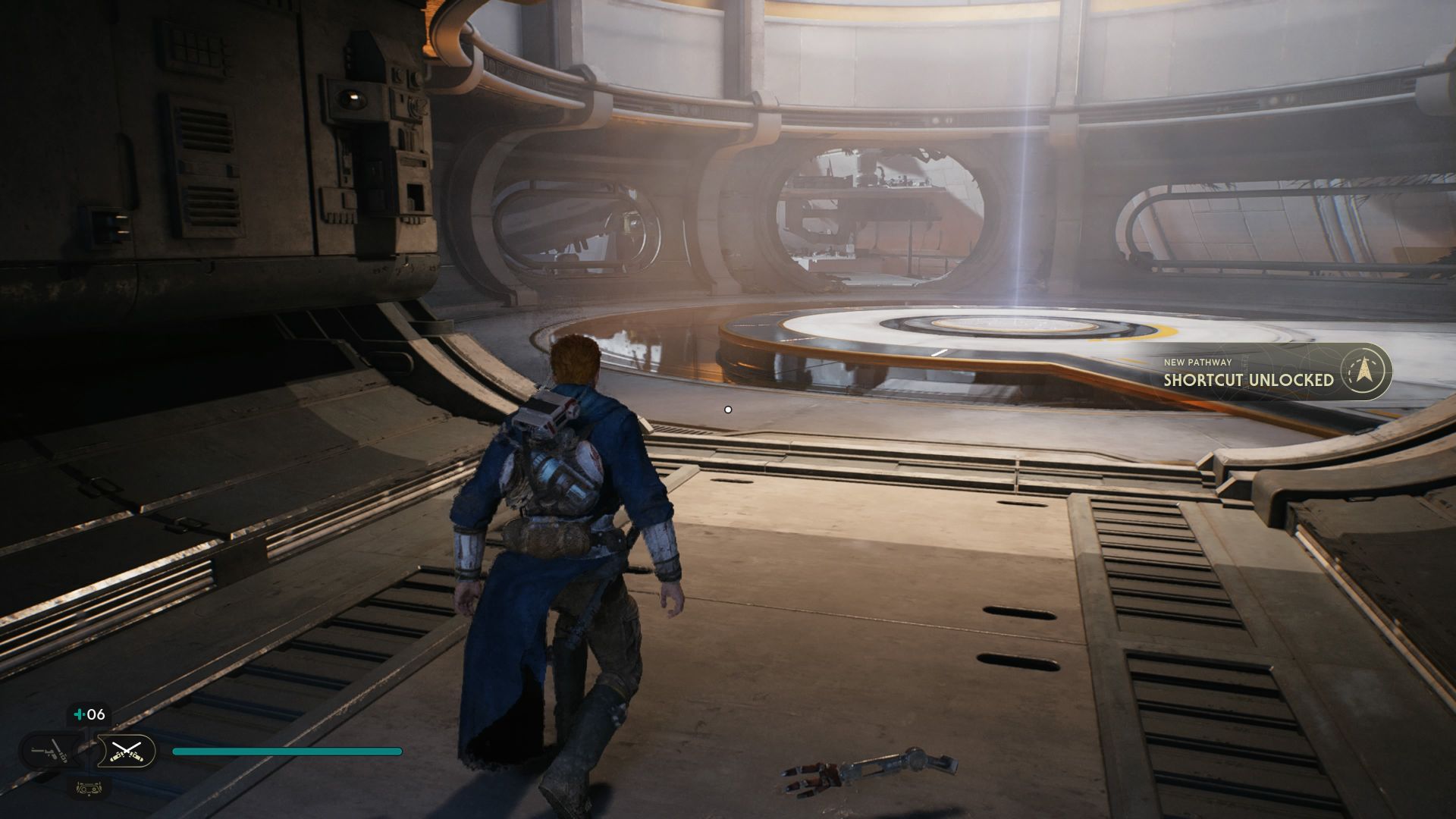The image size is (1456, 819).
Task: Click the NEW PATHWAY heading
Action: (1198, 362)
